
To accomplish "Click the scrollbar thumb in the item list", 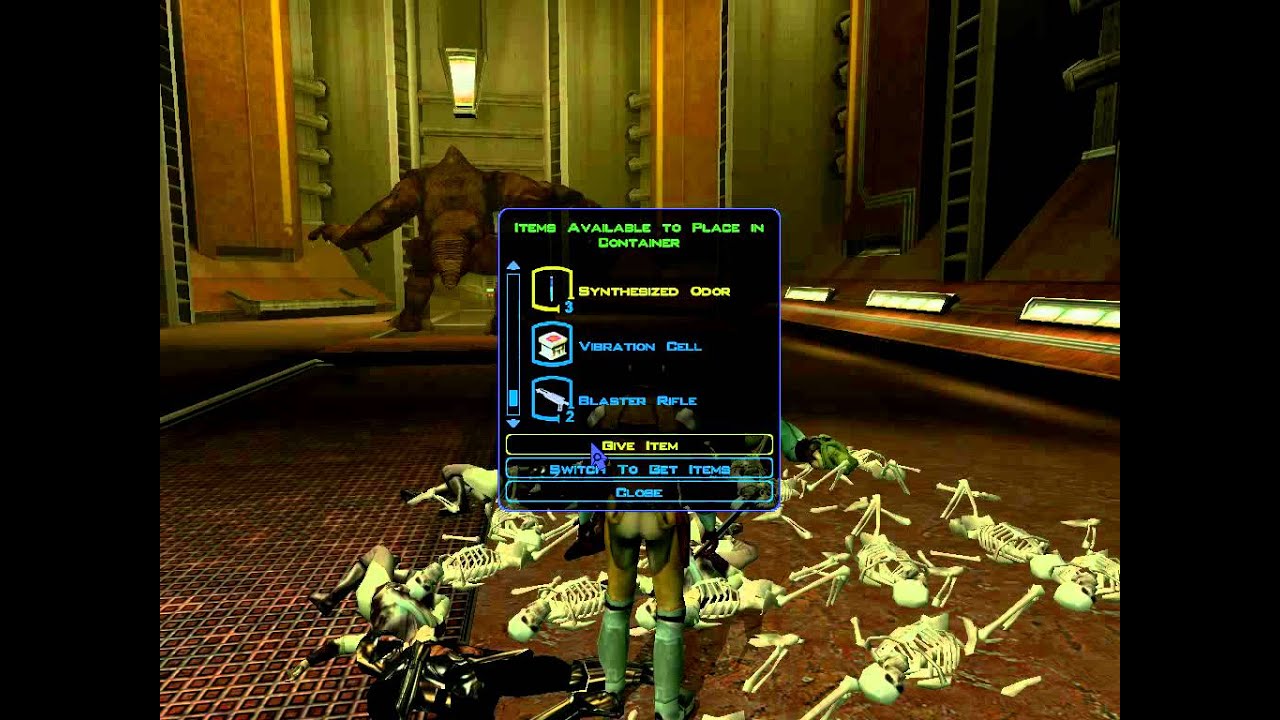I will pyautogui.click(x=514, y=400).
